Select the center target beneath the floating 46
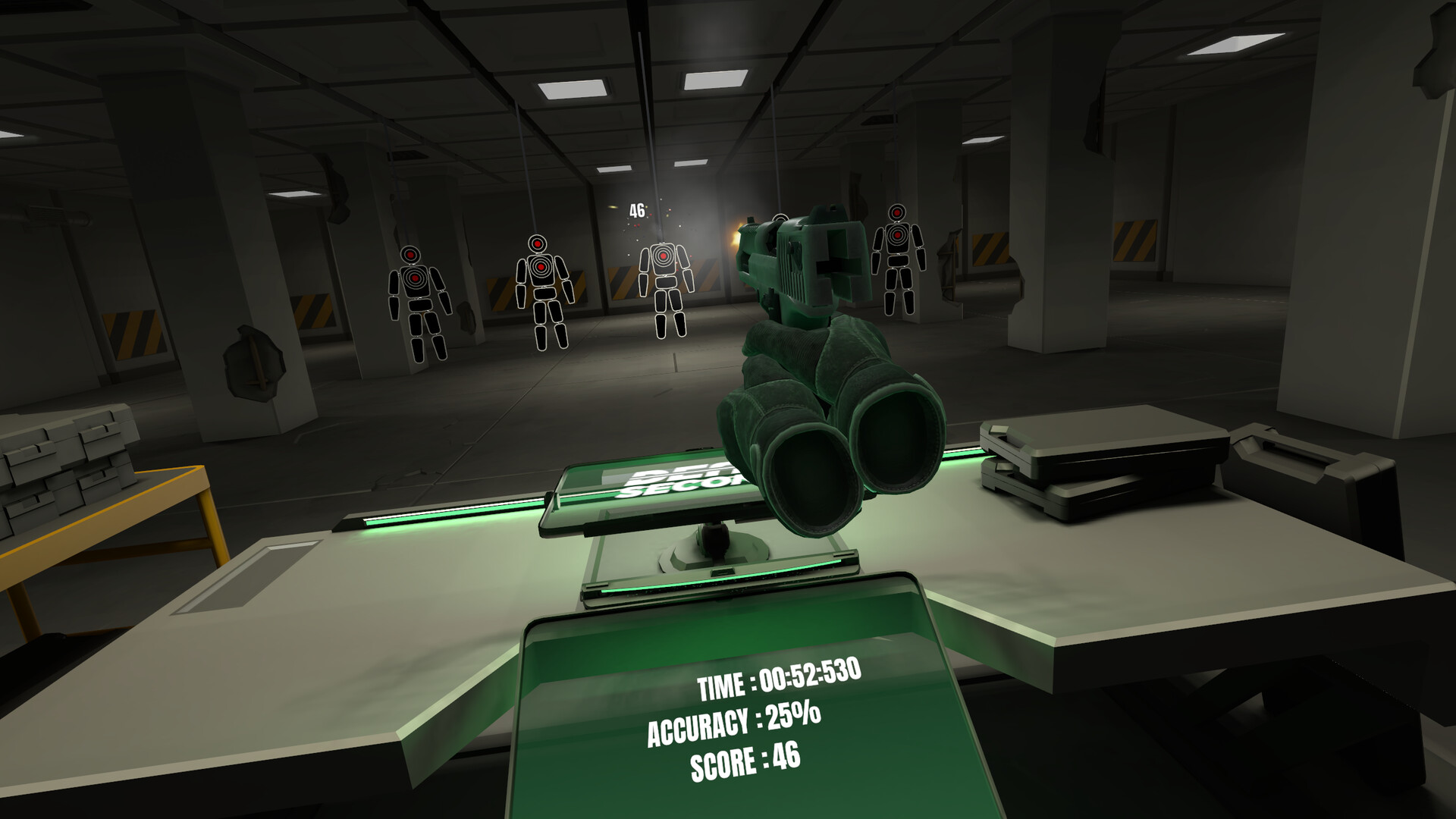 point(664,258)
